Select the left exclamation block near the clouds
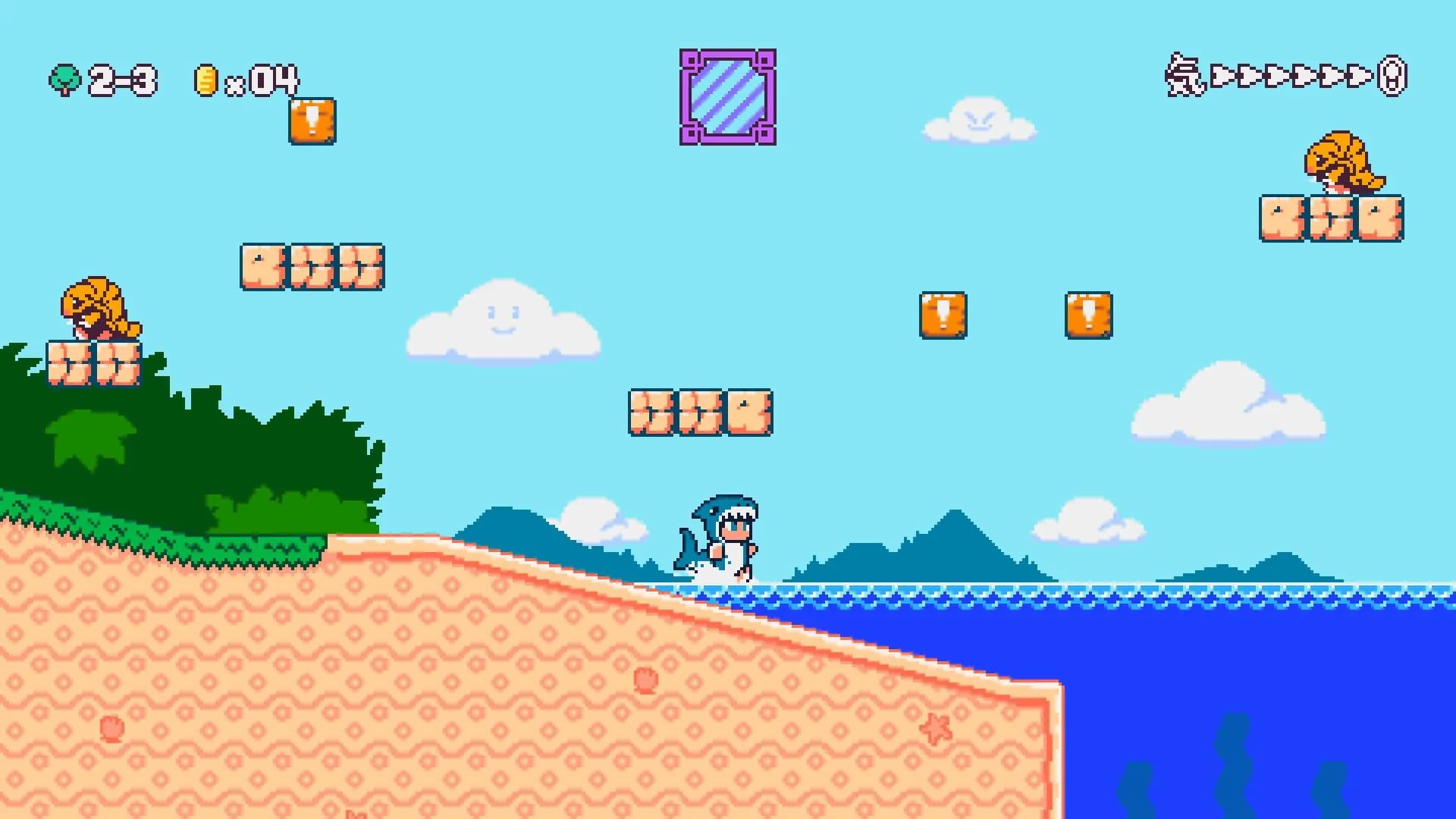Image resolution: width=1456 pixels, height=819 pixels. point(943,313)
